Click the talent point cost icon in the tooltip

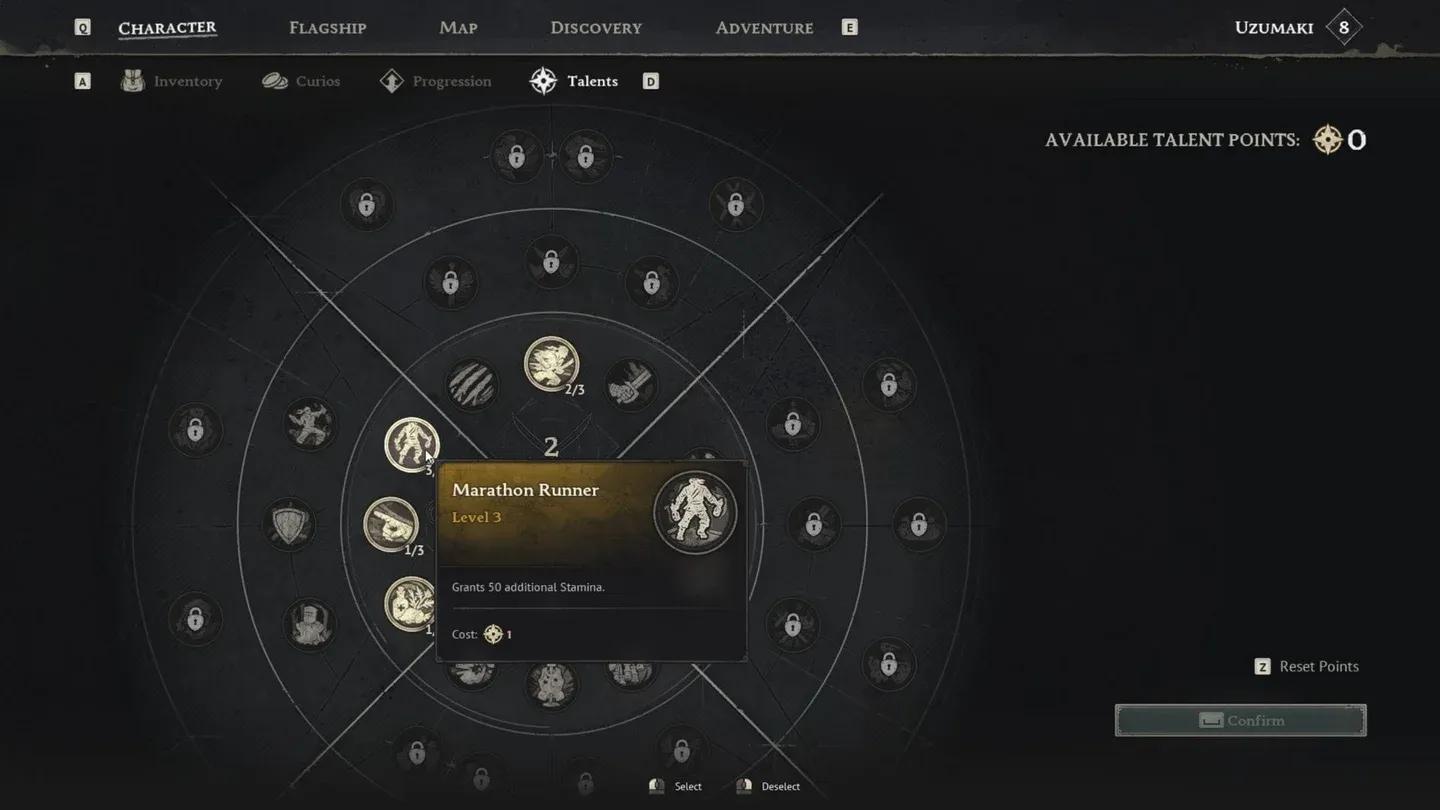[x=491, y=634]
